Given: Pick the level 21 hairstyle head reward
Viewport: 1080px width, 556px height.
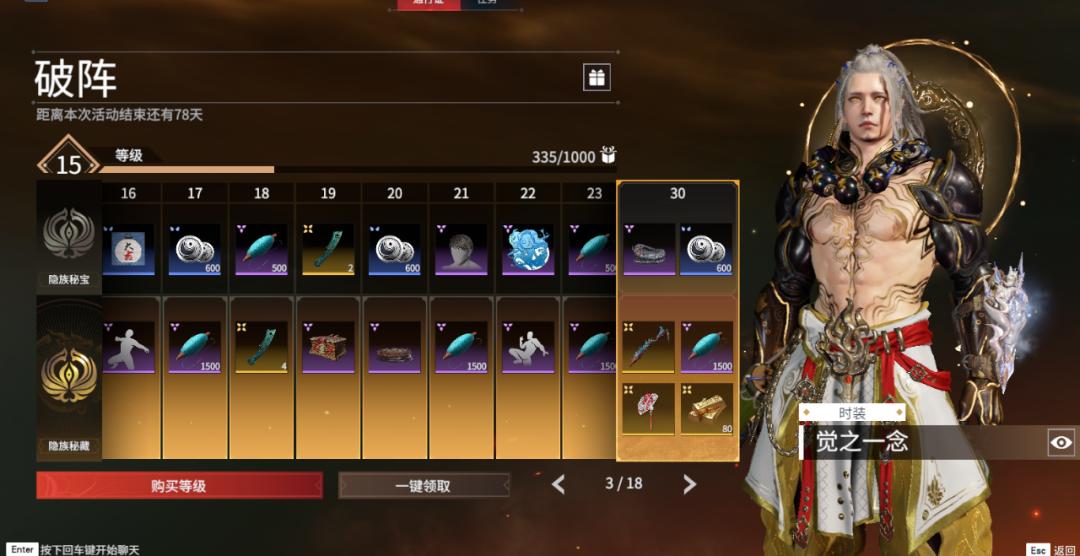Looking at the screenshot, I should (x=461, y=249).
